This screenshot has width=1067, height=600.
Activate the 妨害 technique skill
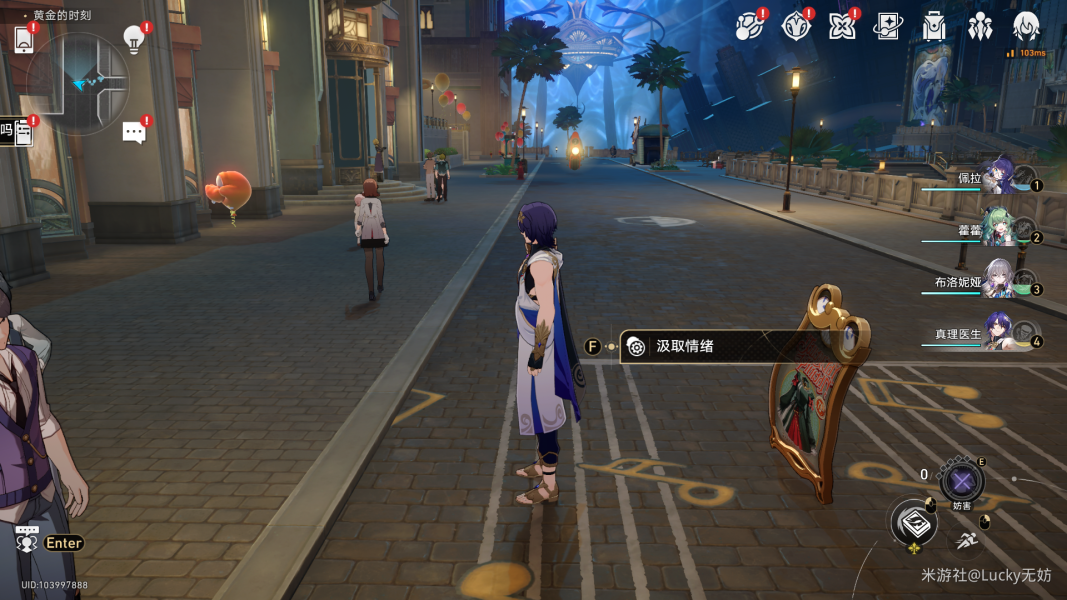pos(962,482)
